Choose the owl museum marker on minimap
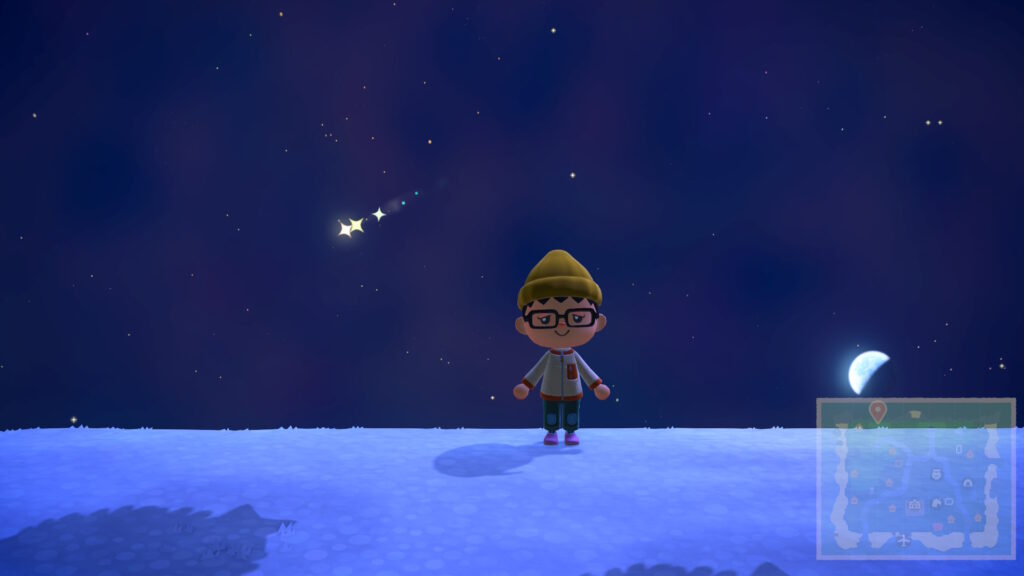Viewport: 1024px width, 576px height. [937, 474]
